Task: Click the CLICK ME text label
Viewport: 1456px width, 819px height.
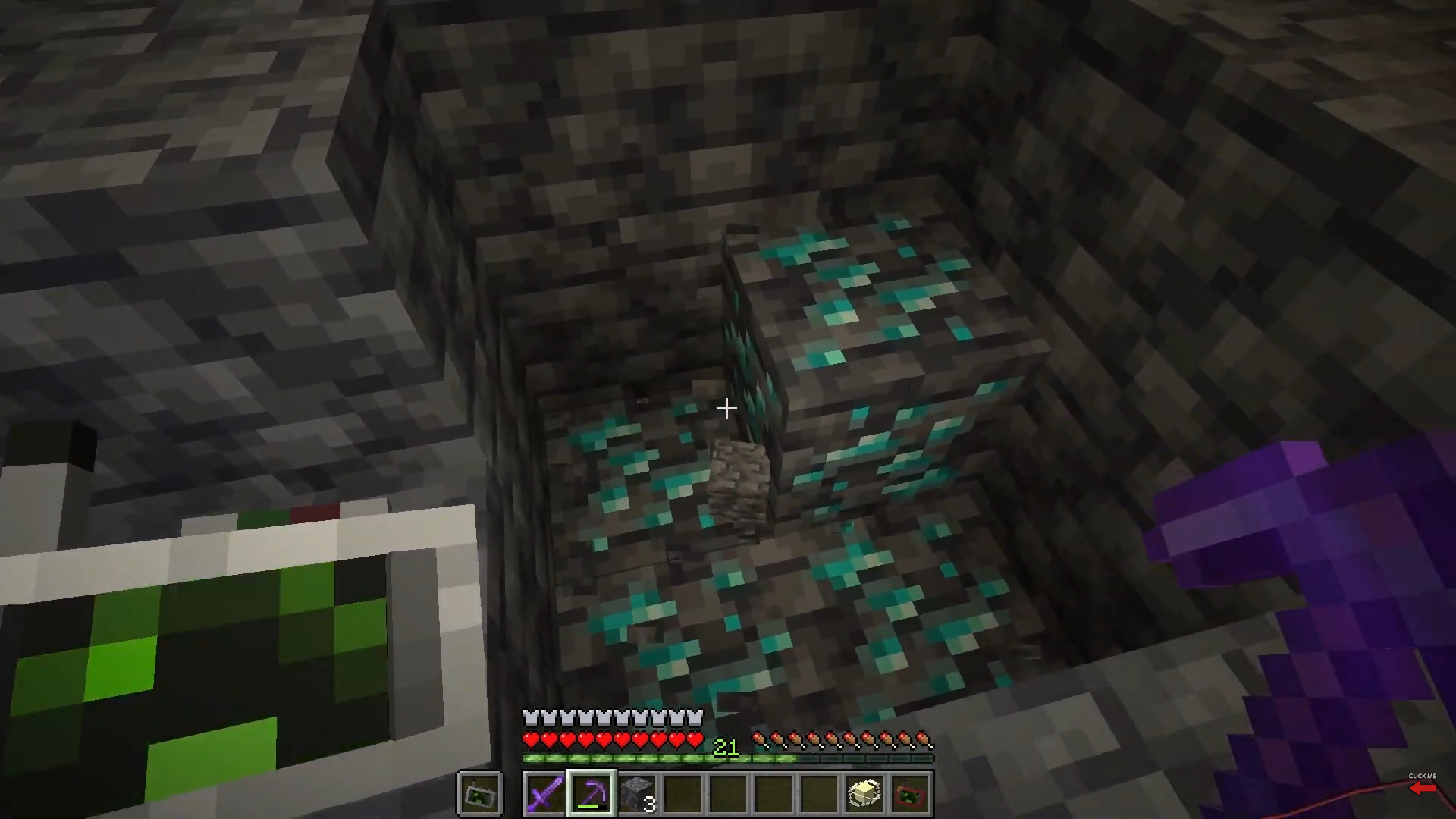Action: [x=1422, y=777]
